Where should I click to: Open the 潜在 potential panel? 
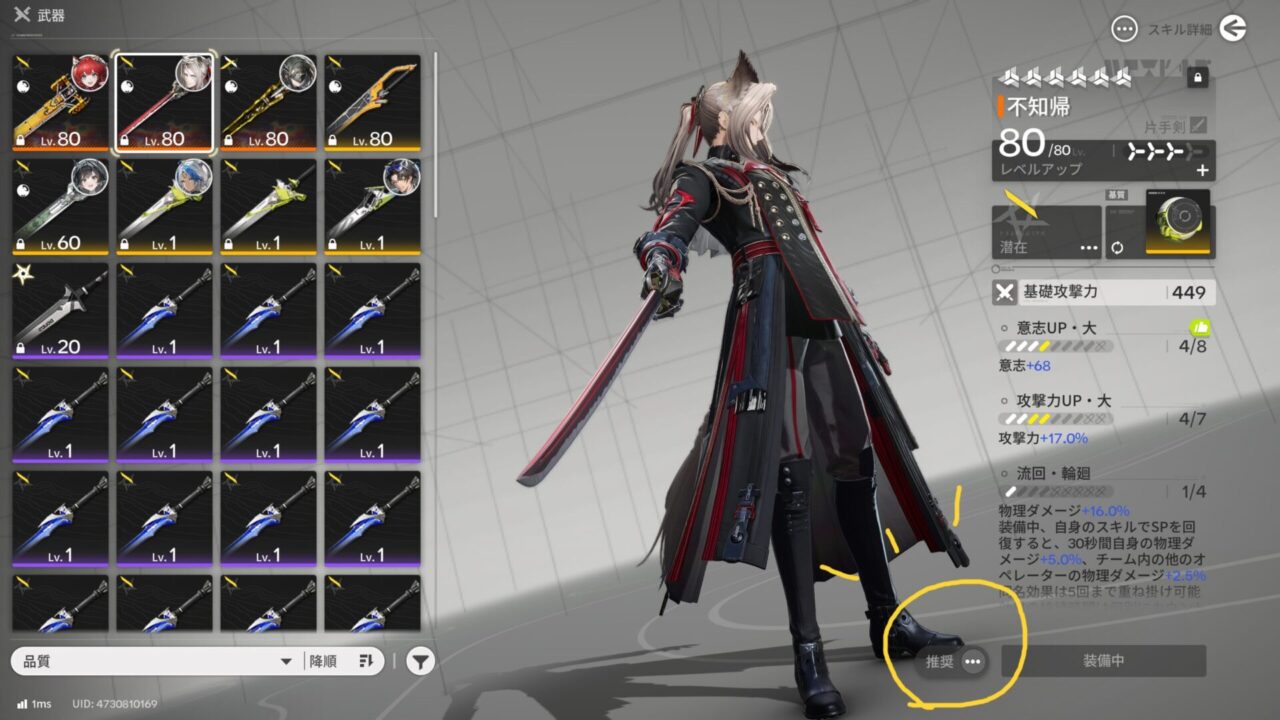[x=1046, y=232]
